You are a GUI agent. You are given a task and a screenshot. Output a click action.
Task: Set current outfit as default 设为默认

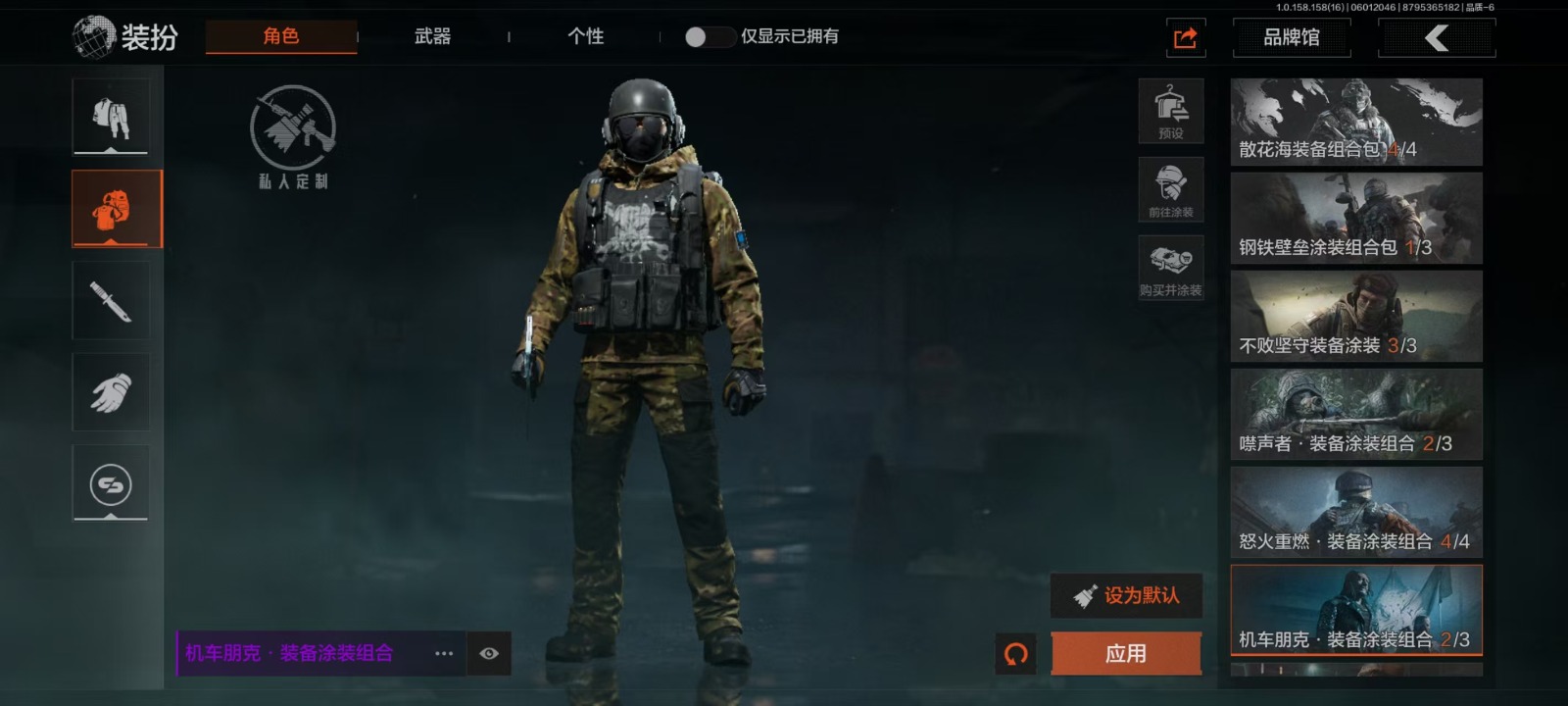pos(1127,595)
